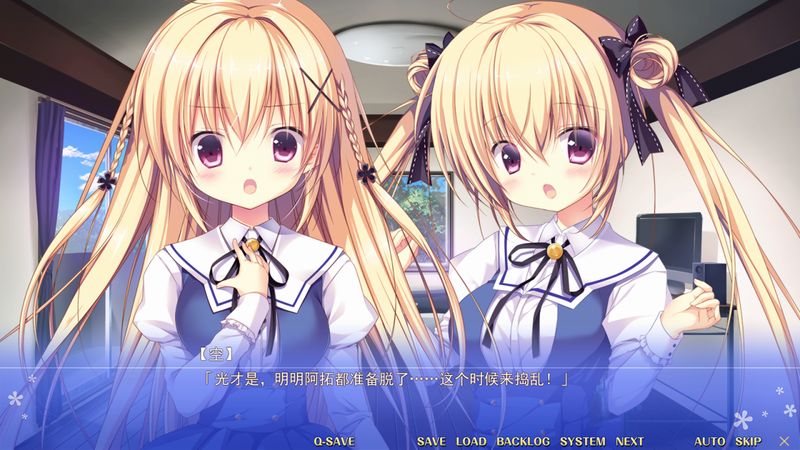
Task: Open the SYSTEM settings
Action: pyautogui.click(x=582, y=441)
